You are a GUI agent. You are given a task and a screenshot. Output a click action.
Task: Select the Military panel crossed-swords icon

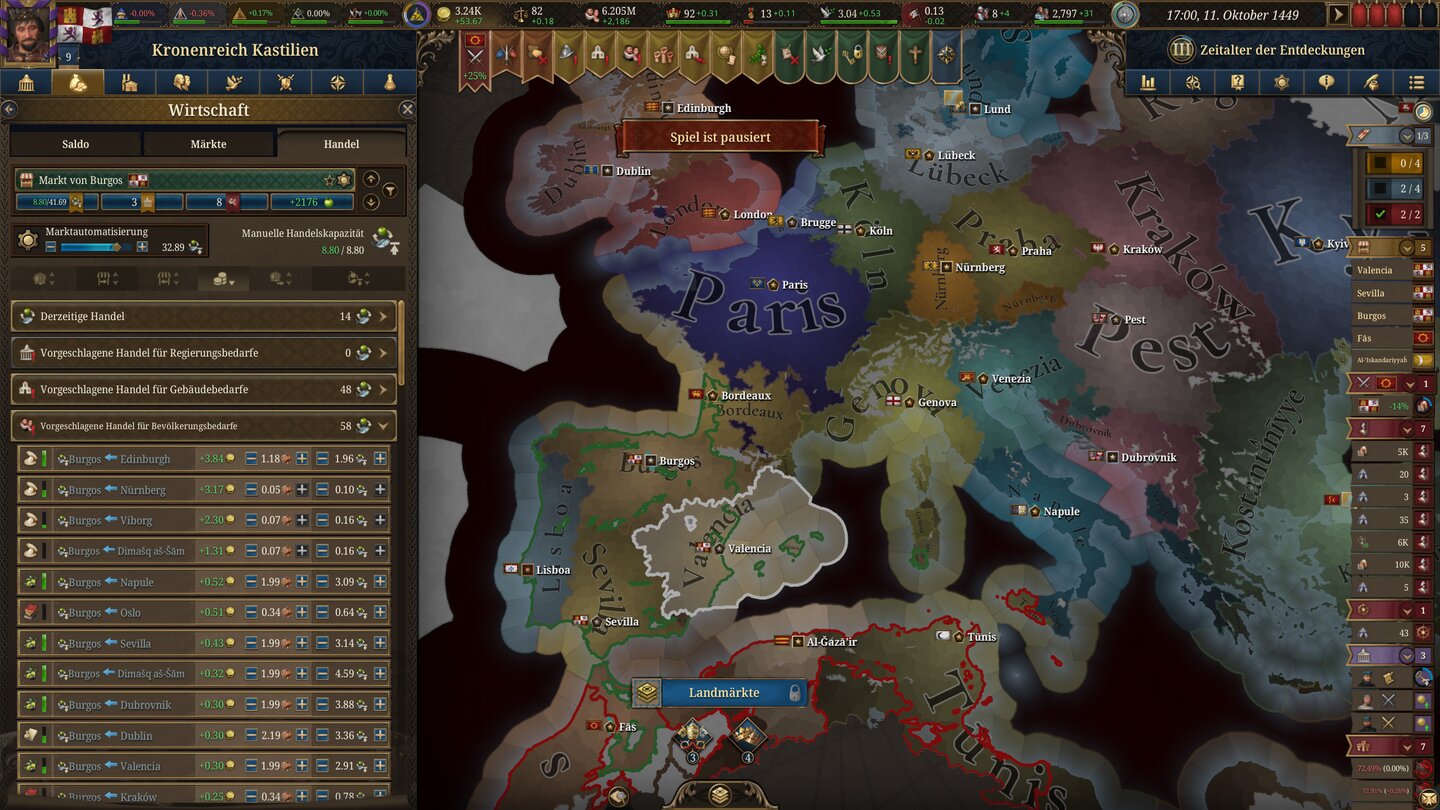(284, 82)
